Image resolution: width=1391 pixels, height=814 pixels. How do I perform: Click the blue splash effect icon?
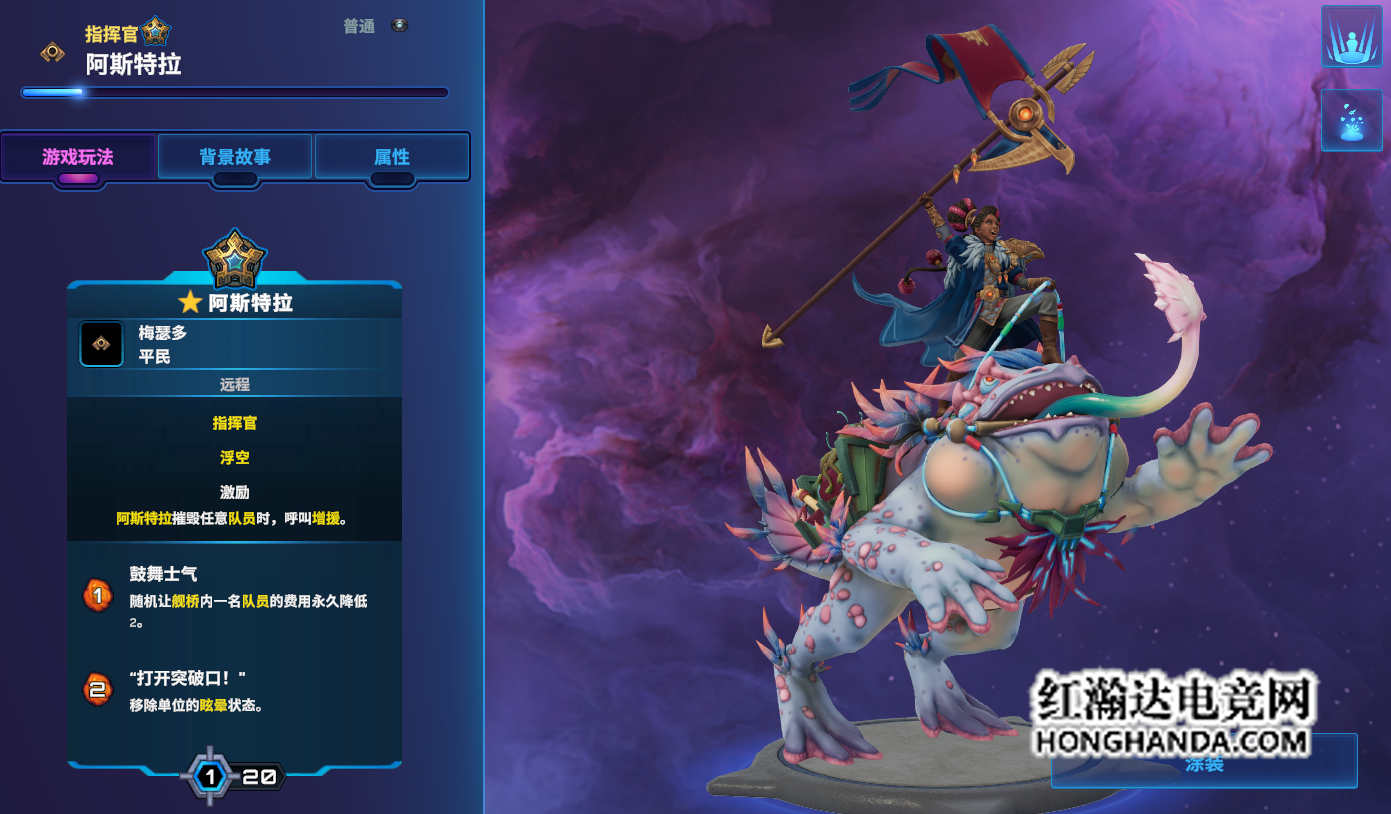pos(1351,120)
